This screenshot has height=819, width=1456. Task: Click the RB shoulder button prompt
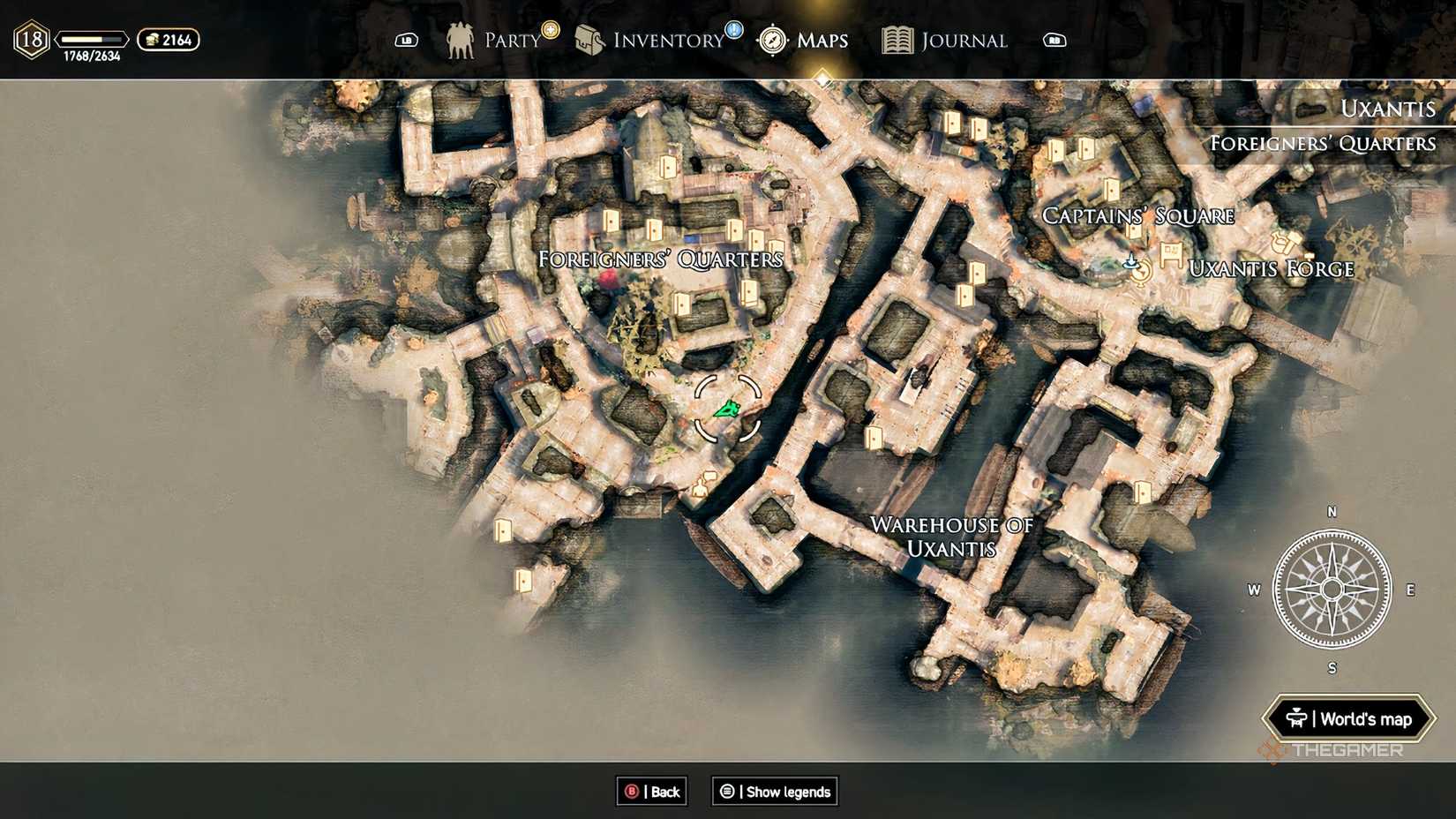(x=1054, y=40)
